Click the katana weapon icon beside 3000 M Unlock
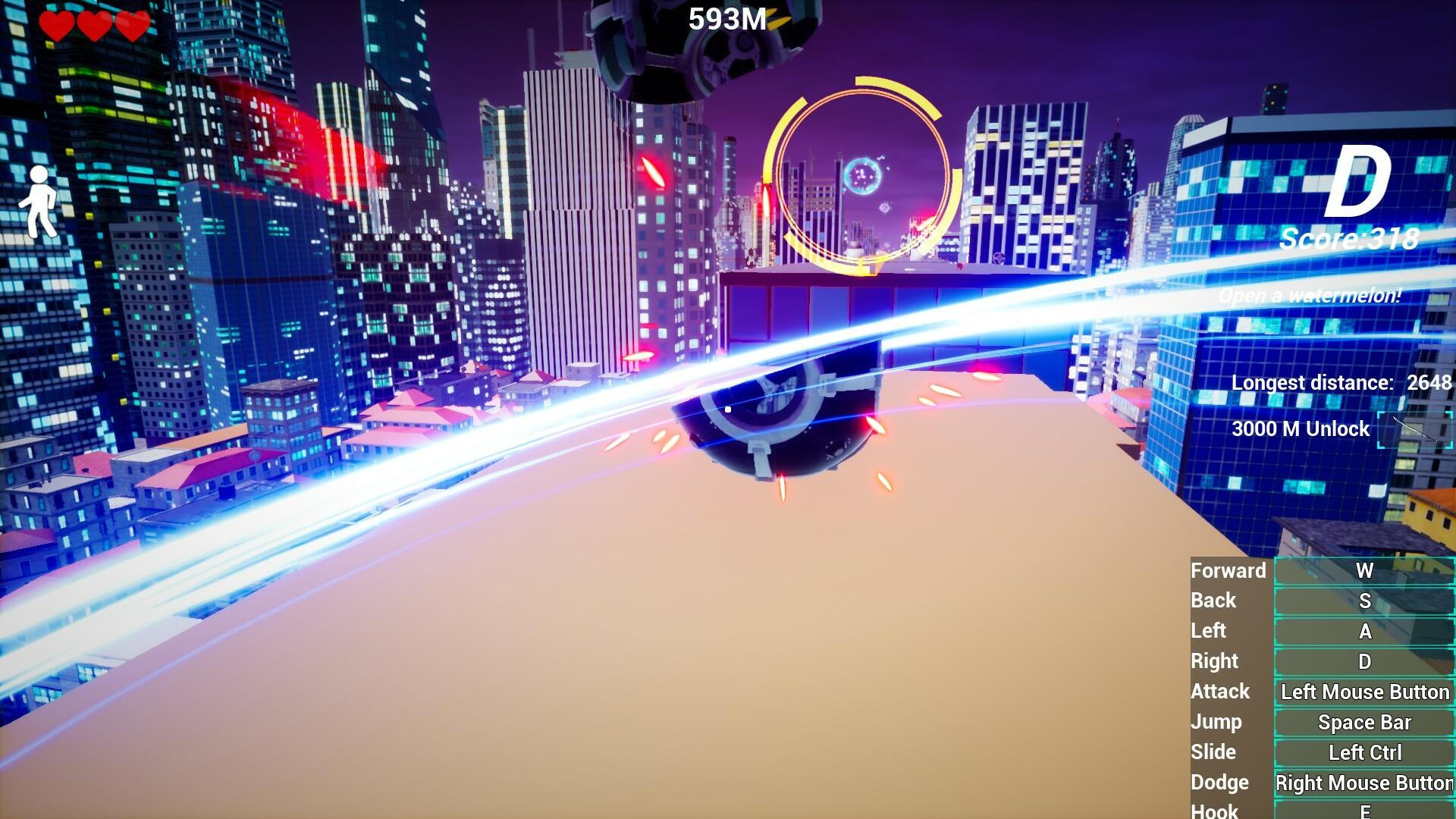The height and width of the screenshot is (819, 1456). [x=1415, y=429]
